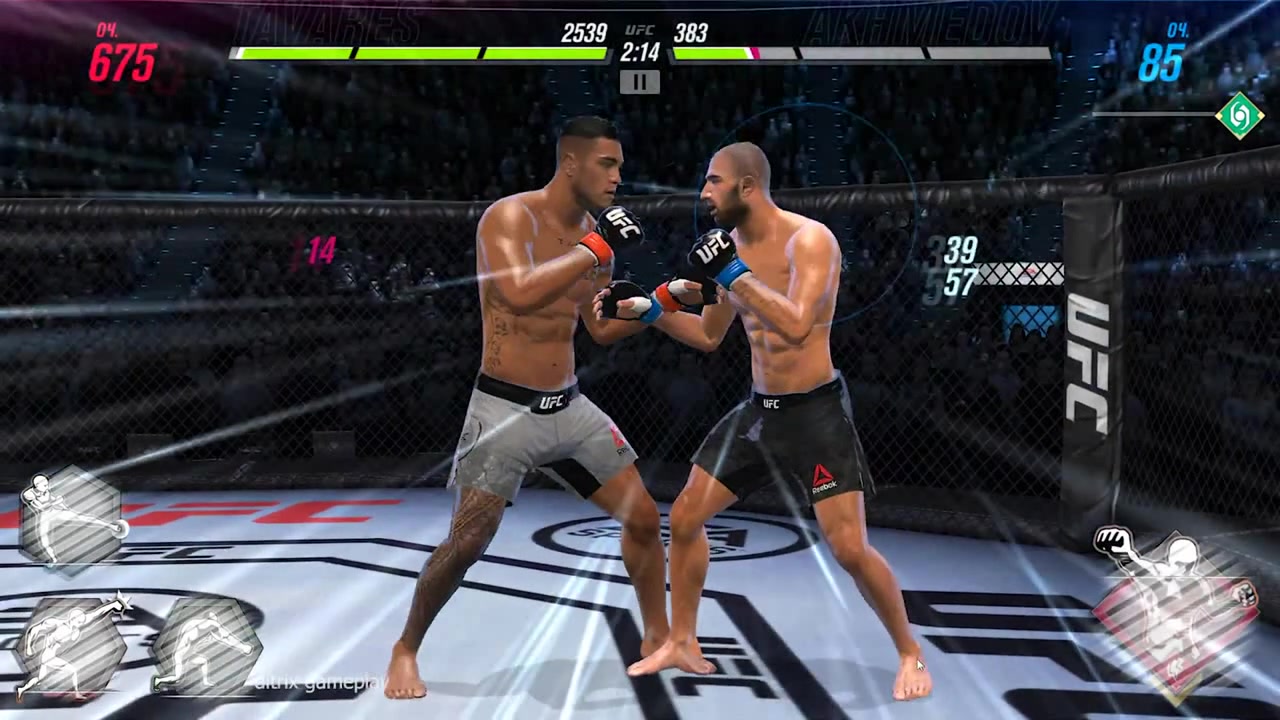Pause the fight with the pause button
Screen dimensions: 1280x720
[x=639, y=82]
